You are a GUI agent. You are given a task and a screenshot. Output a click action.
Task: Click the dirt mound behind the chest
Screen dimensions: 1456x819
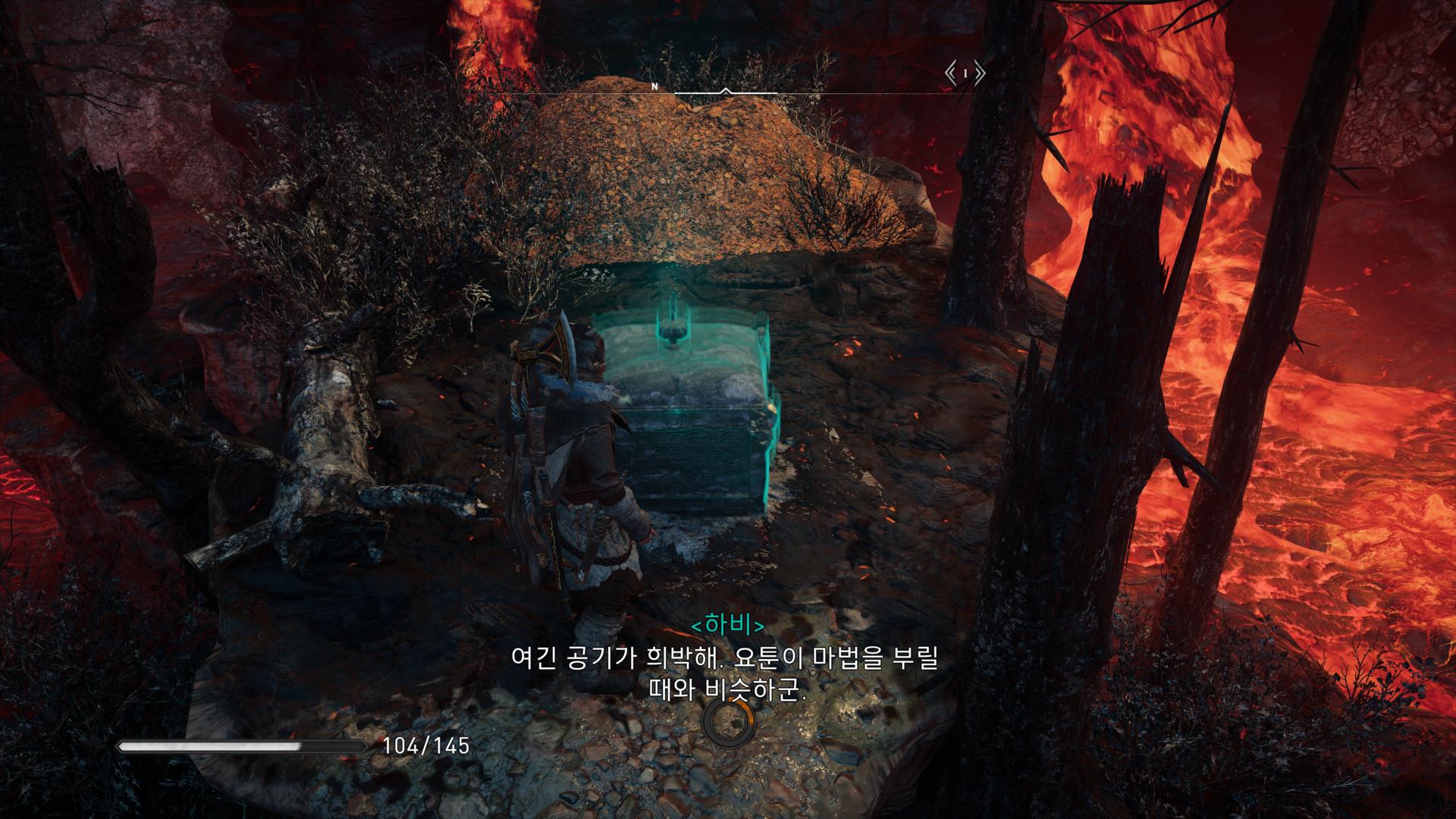pos(705,174)
